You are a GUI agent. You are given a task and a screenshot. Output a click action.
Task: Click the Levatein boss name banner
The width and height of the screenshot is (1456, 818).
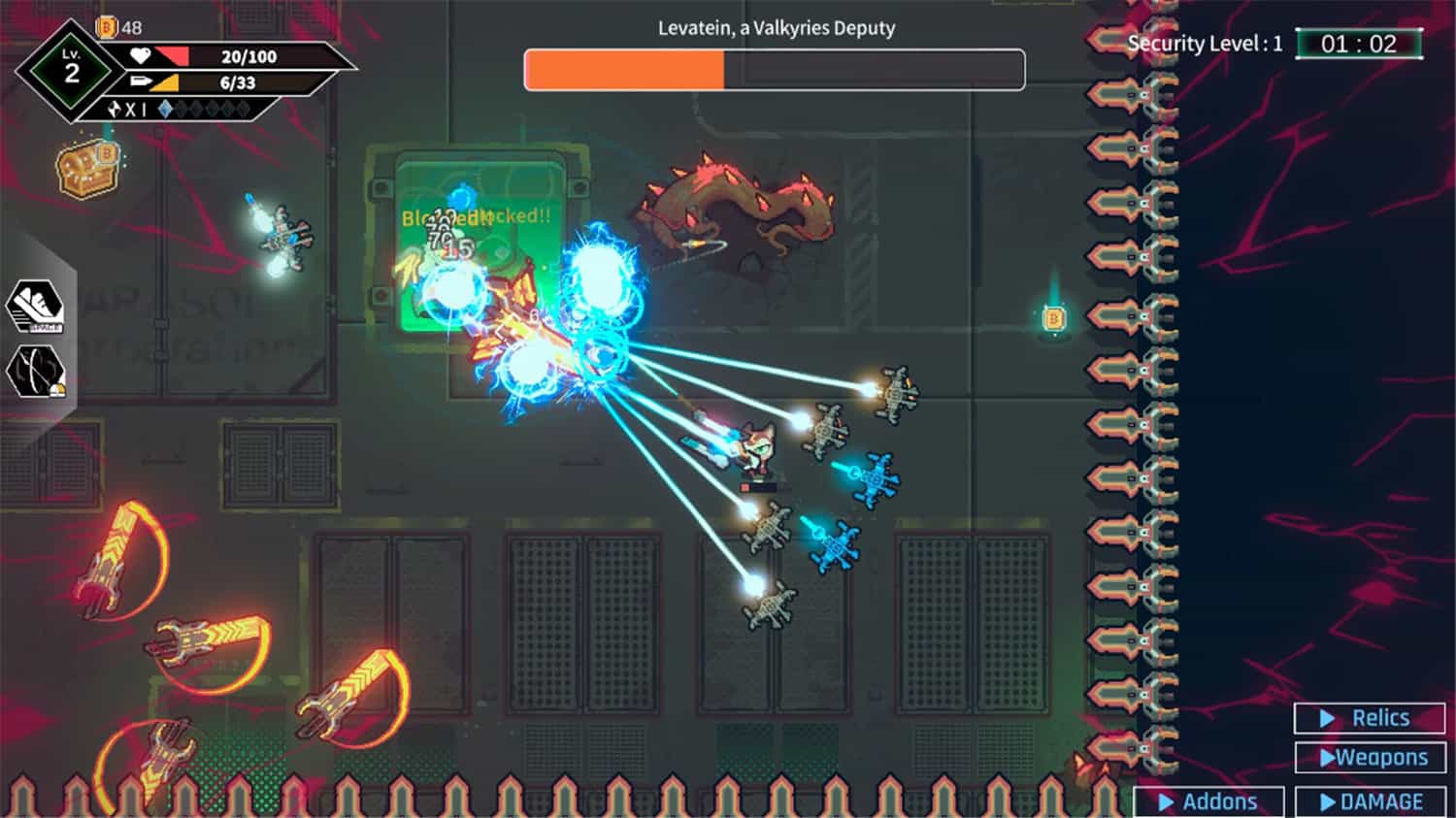(x=775, y=28)
